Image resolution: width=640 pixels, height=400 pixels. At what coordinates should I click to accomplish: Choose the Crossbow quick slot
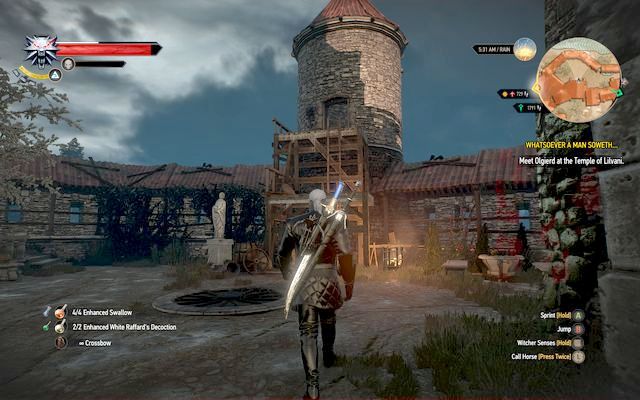tap(61, 342)
